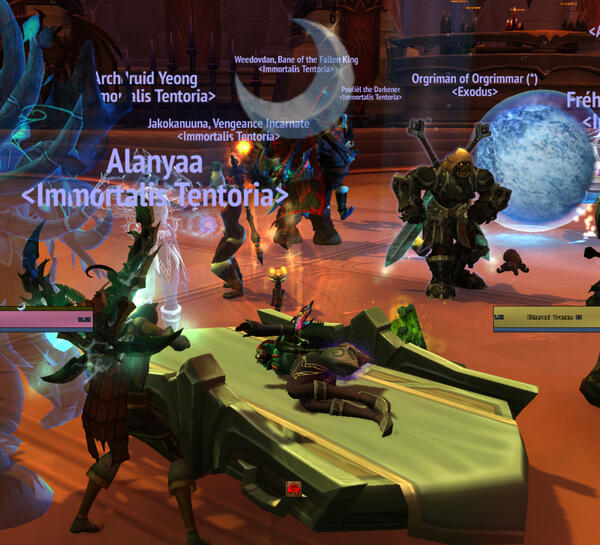Select Pooñel the Darkener's nameplate

(370, 89)
